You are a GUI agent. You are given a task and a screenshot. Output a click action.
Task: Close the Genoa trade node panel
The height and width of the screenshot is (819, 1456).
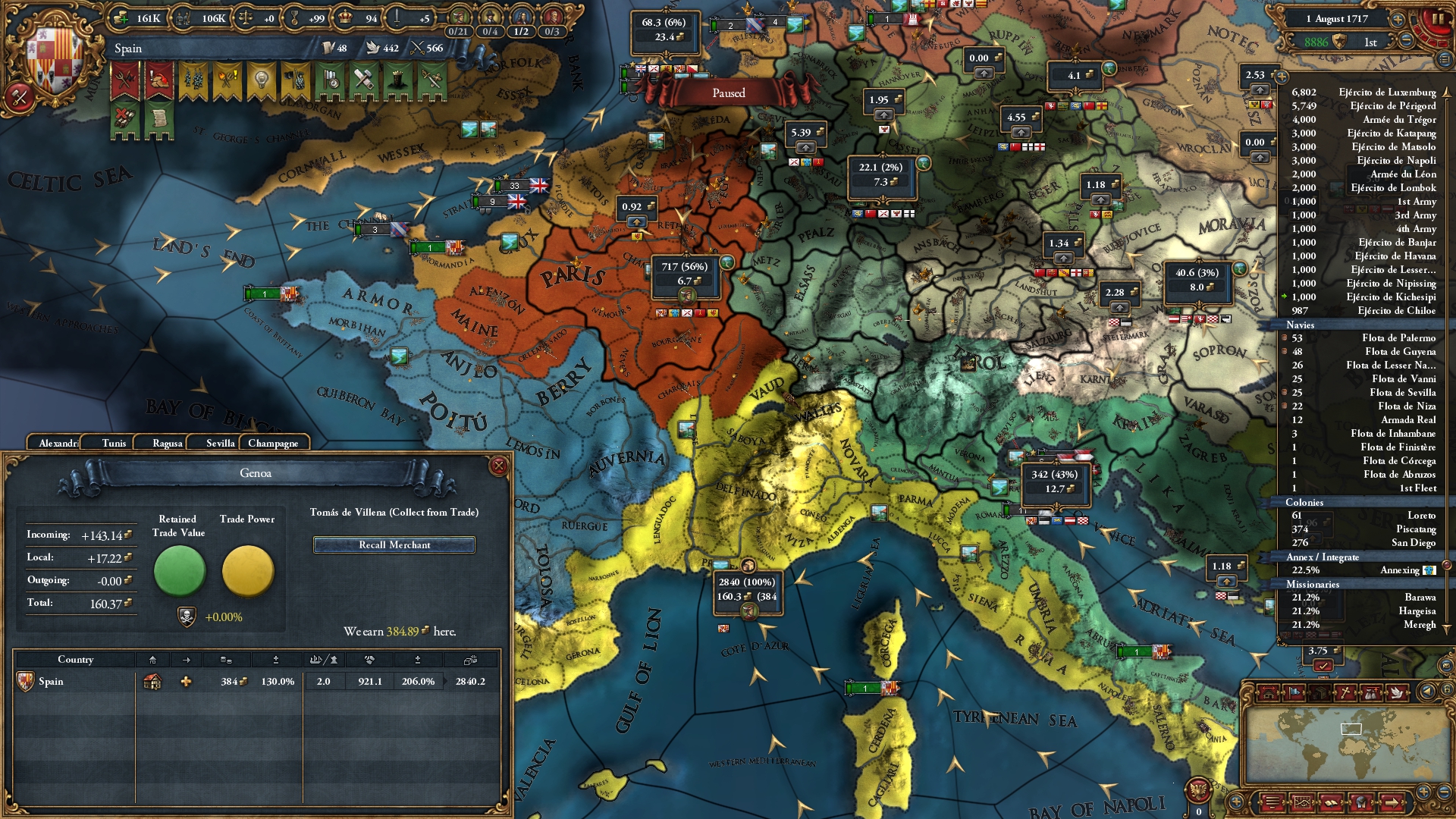[x=498, y=466]
